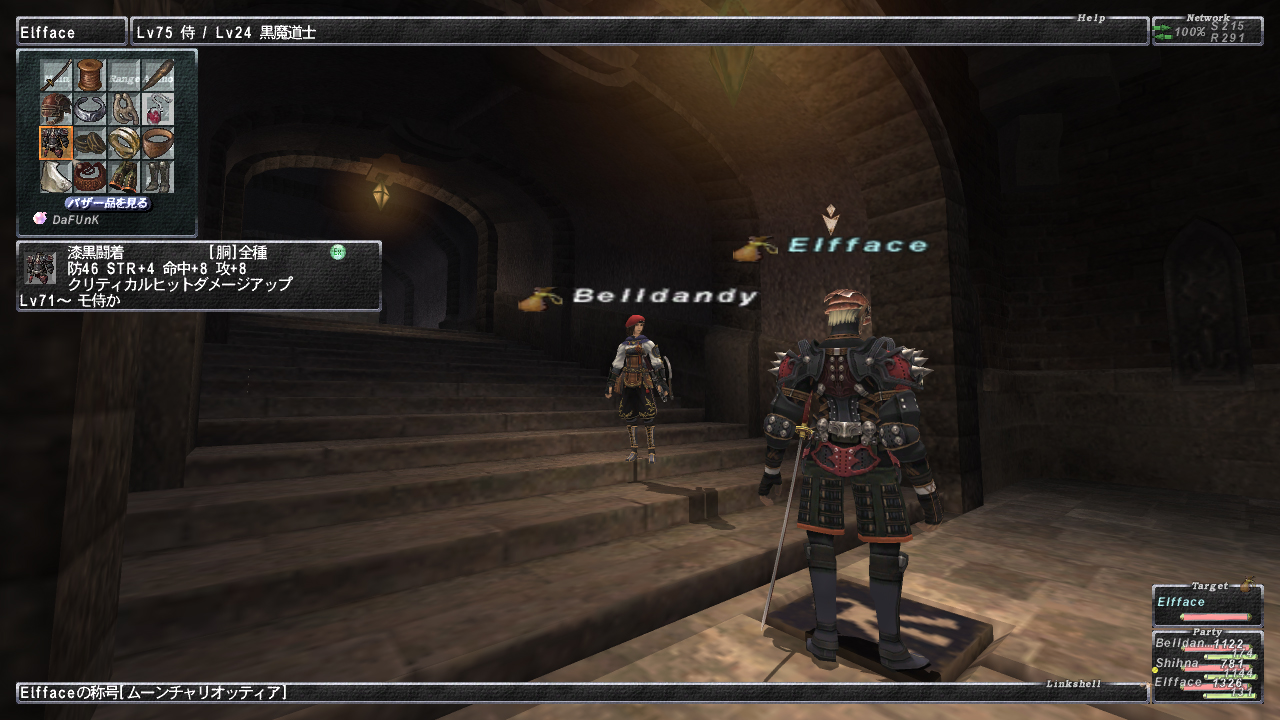1280x720 pixels.
Task: Choose the red helmet head slot
Action: pos(56,109)
